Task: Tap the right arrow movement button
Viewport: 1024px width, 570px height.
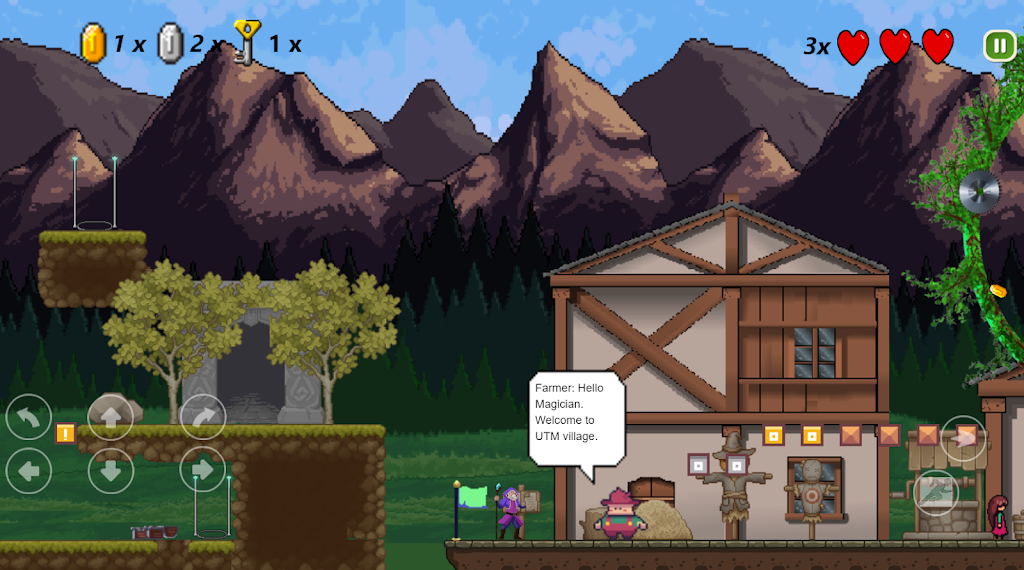Action: [203, 469]
